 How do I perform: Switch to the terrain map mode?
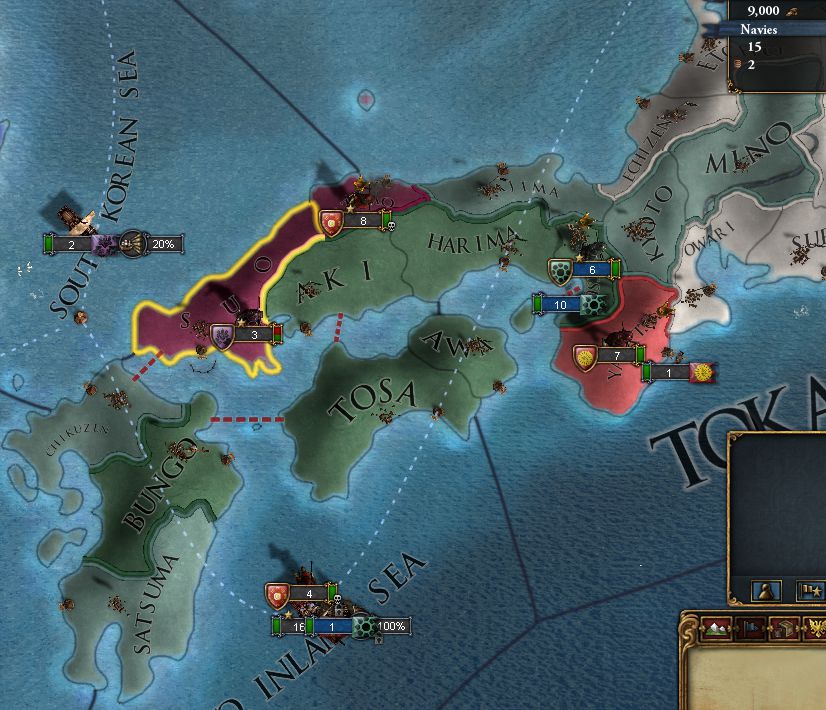(x=715, y=629)
